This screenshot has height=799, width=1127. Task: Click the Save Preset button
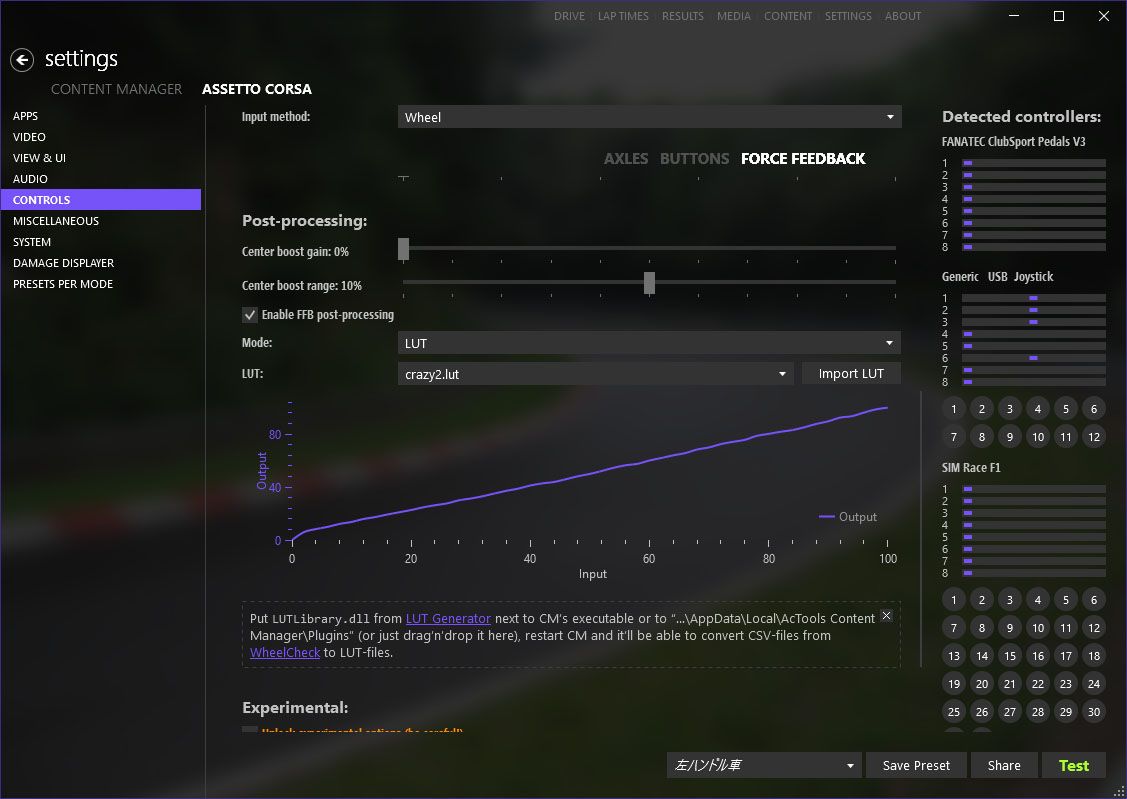916,765
